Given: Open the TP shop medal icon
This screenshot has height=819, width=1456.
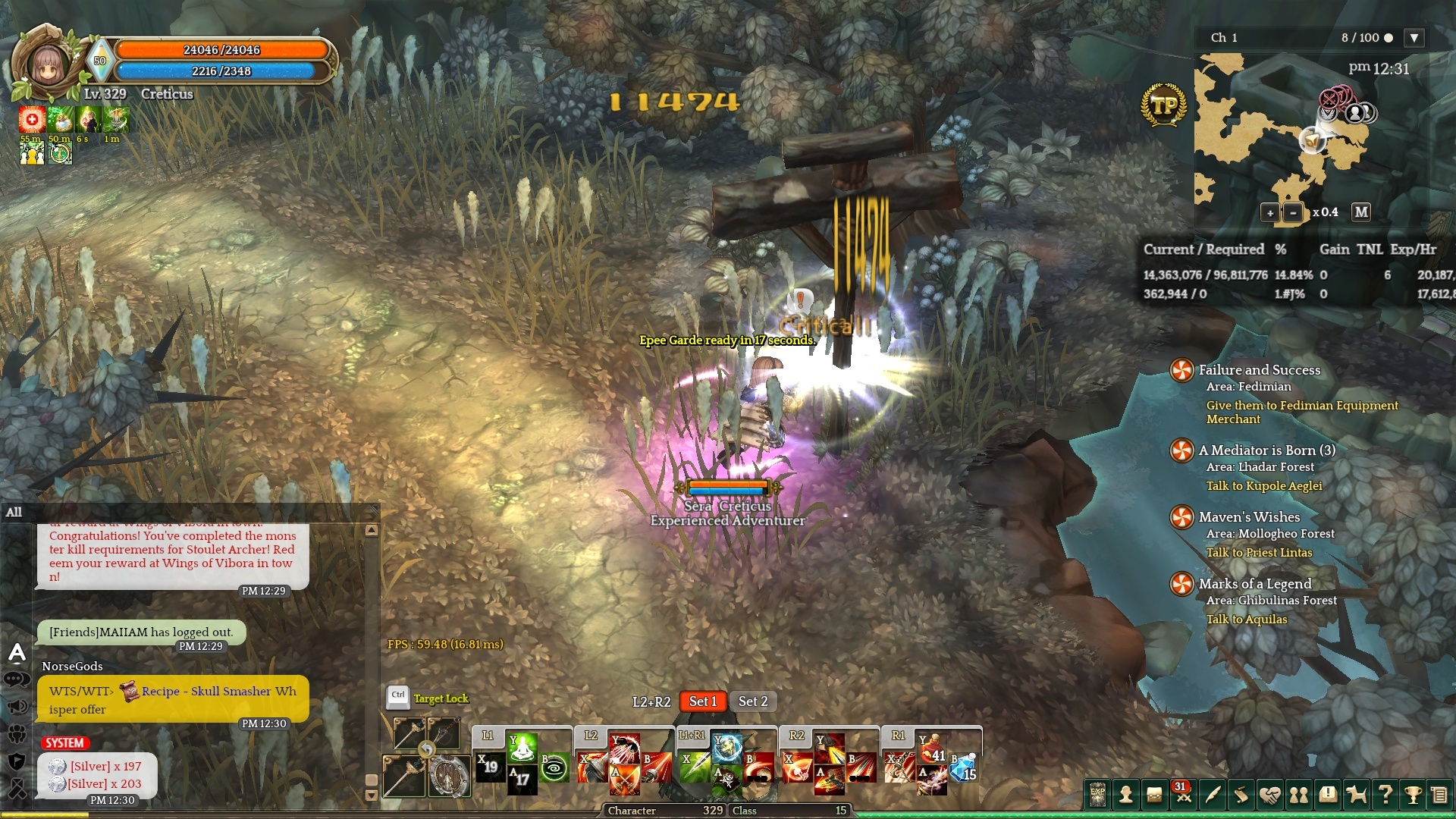Looking at the screenshot, I should [1163, 106].
